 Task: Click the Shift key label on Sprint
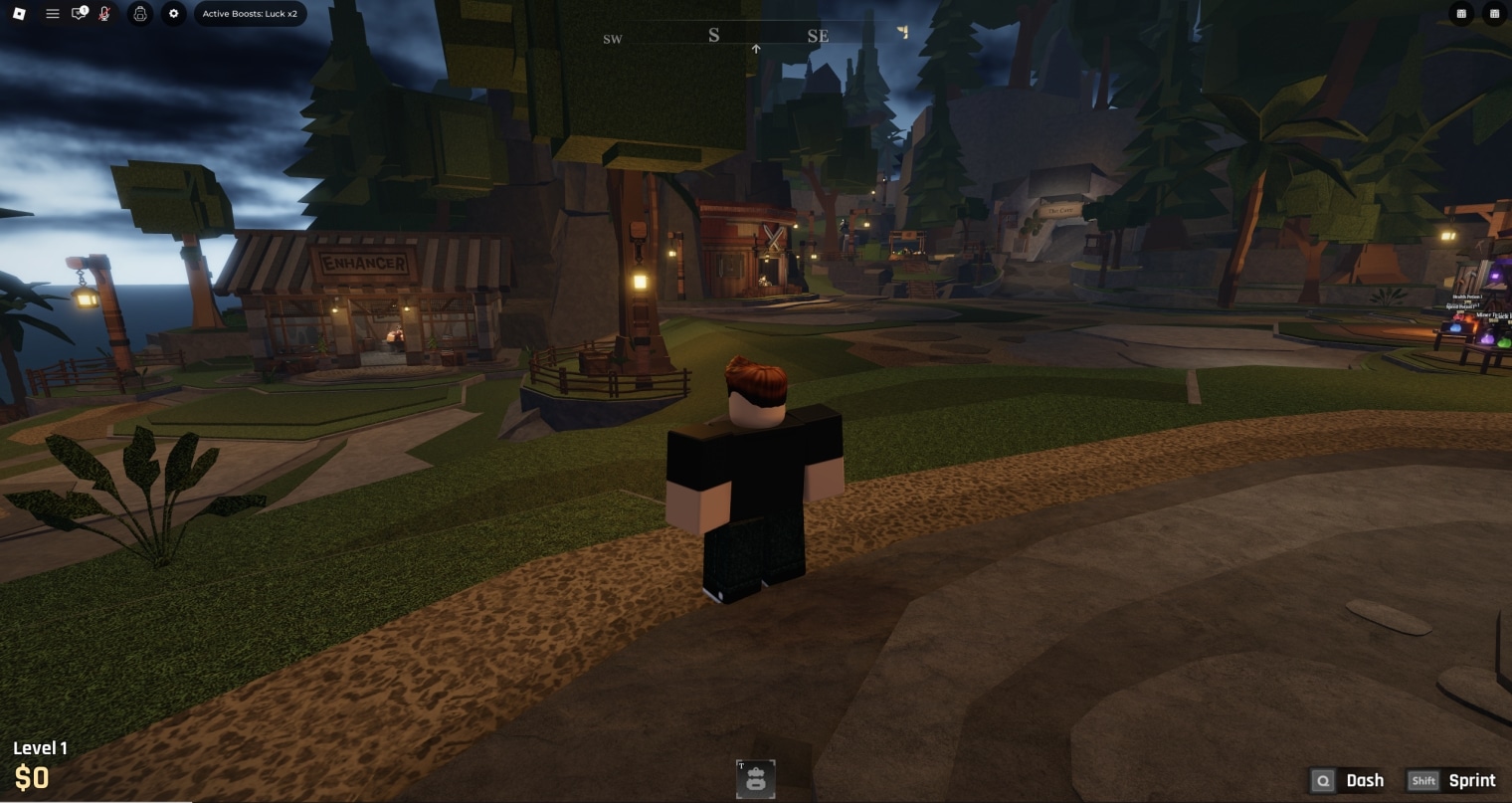tap(1424, 781)
